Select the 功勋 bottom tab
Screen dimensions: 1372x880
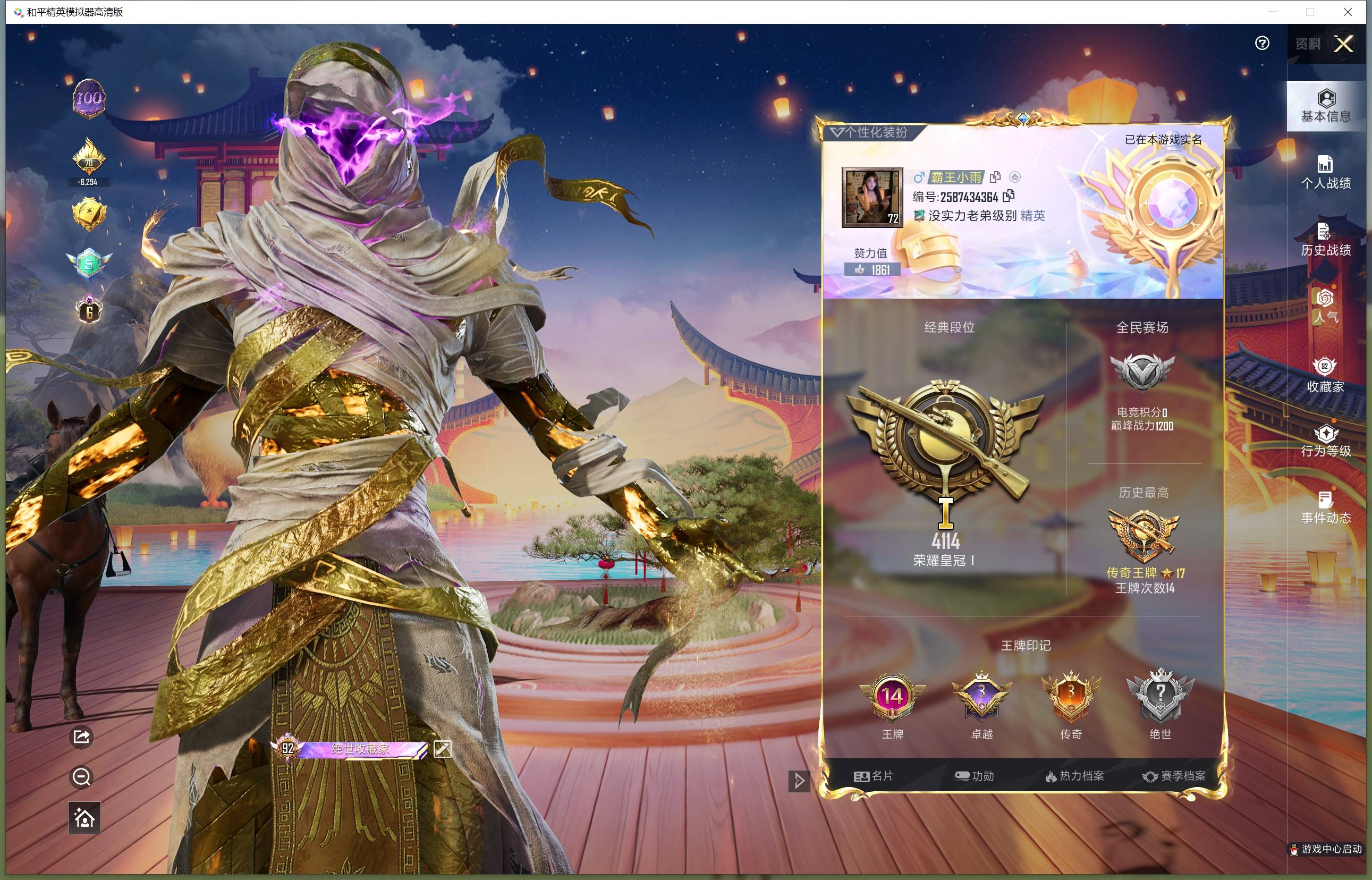pos(975,776)
